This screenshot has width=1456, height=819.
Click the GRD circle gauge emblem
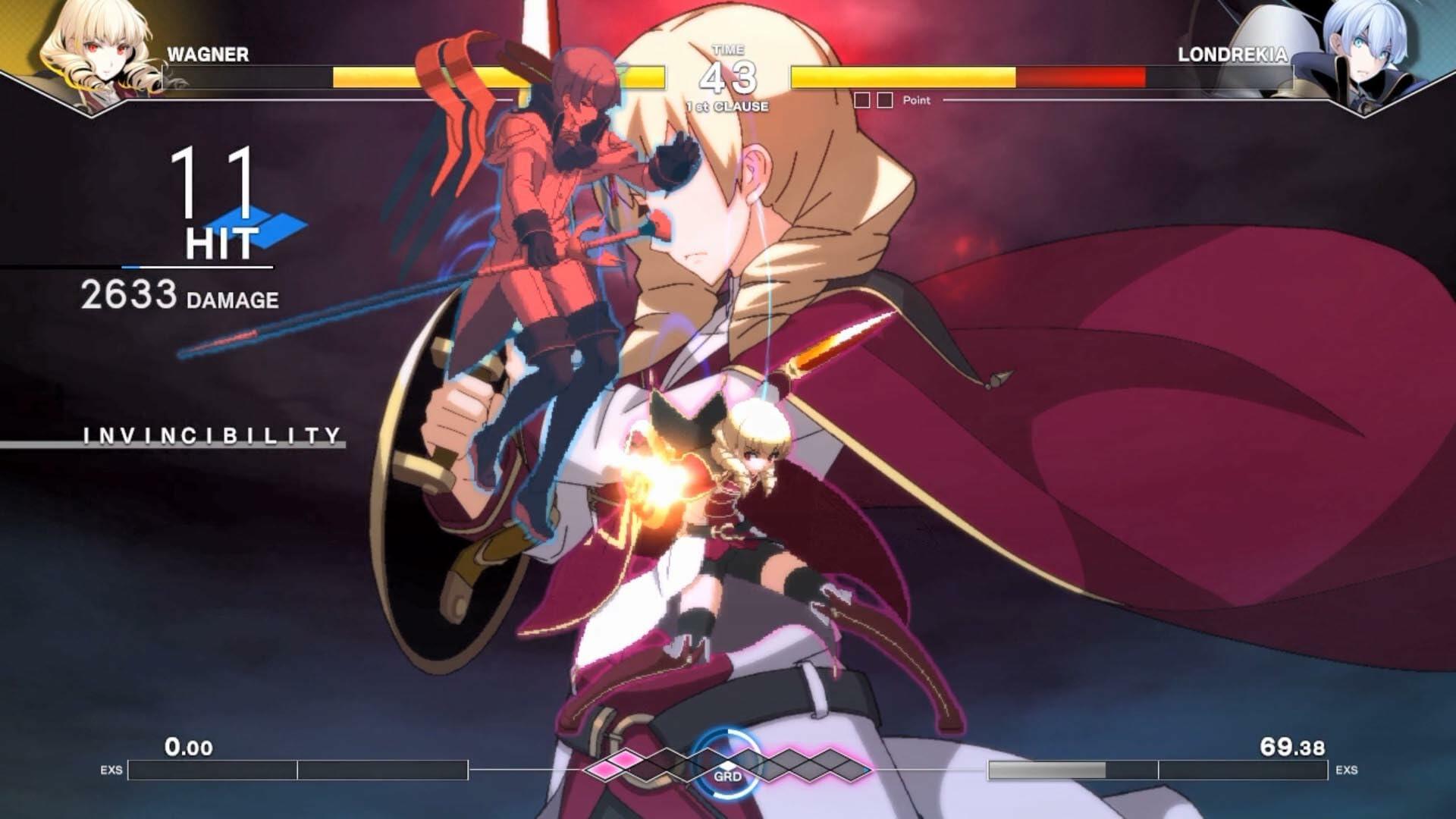(728, 766)
